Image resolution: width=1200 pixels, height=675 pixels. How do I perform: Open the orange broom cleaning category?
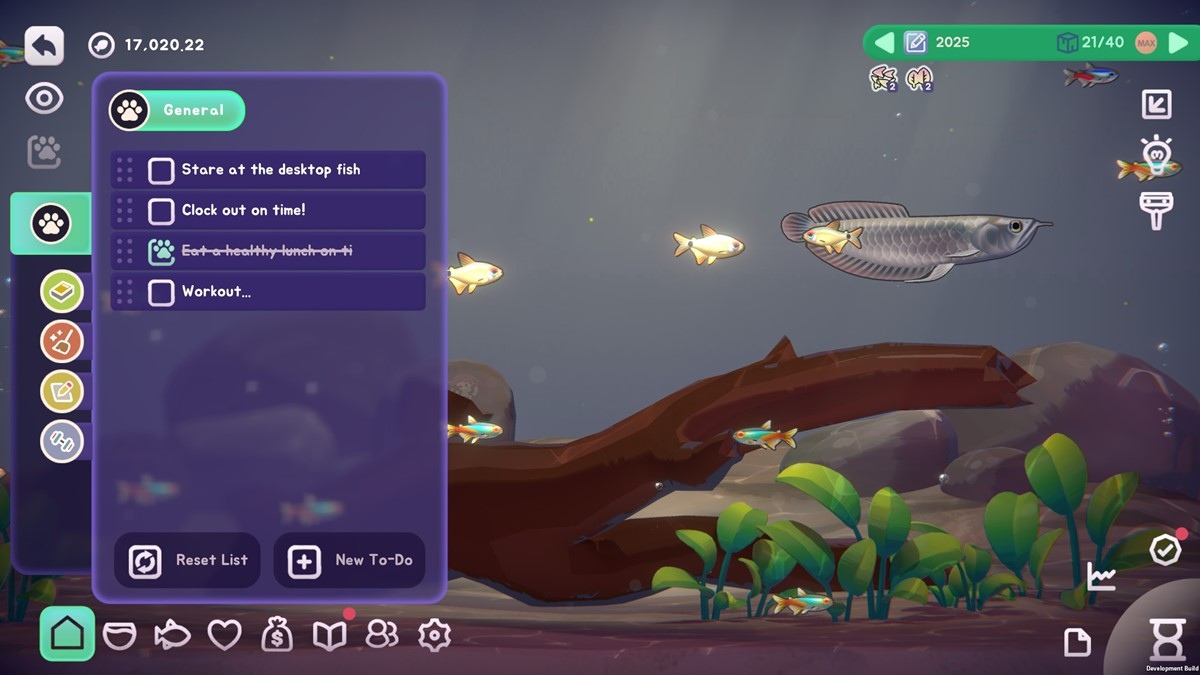point(62,342)
